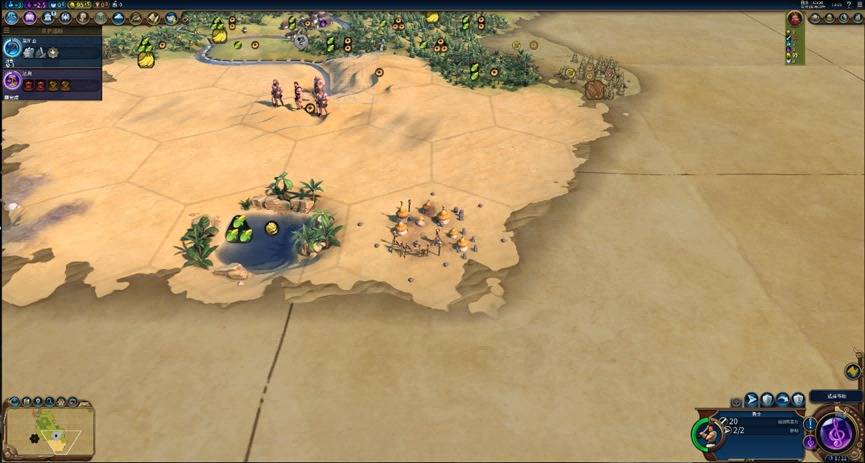Open the minimap
Image resolution: width=865 pixels, height=463 pixels.
pos(48,430)
